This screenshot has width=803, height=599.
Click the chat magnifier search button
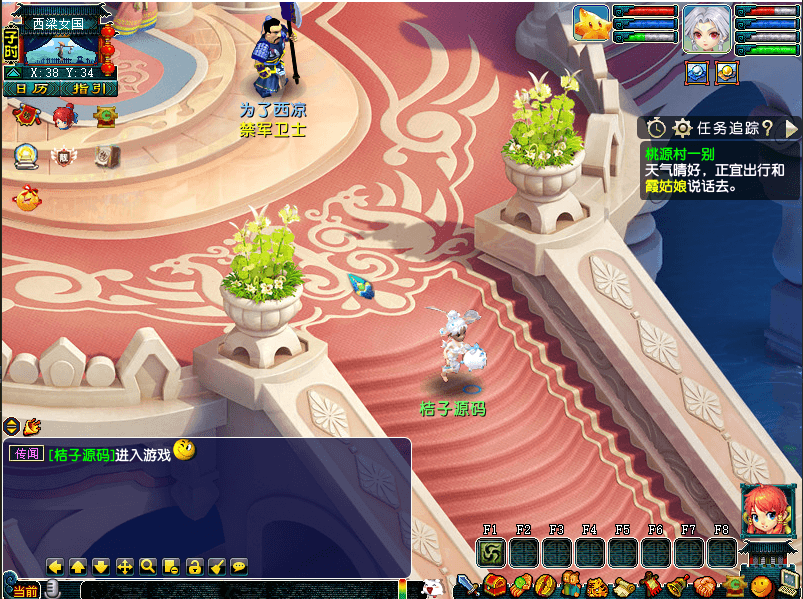[148, 567]
